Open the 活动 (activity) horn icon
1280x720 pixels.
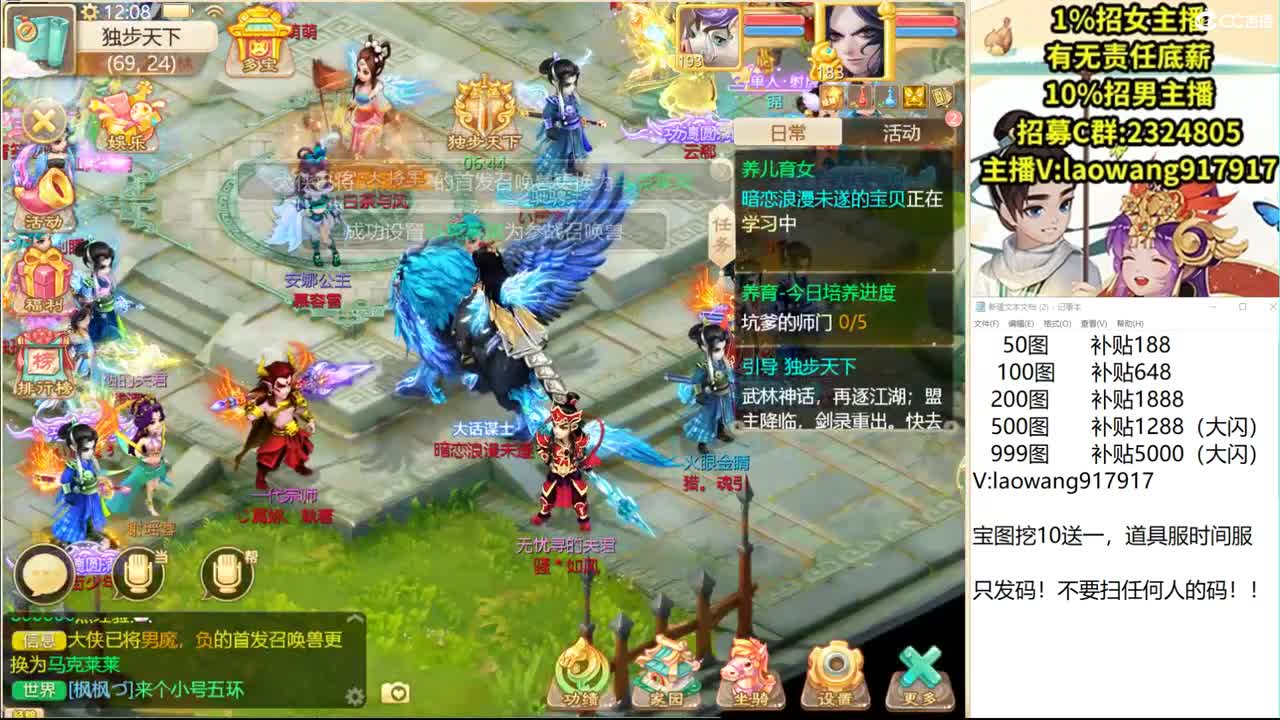pos(46,196)
